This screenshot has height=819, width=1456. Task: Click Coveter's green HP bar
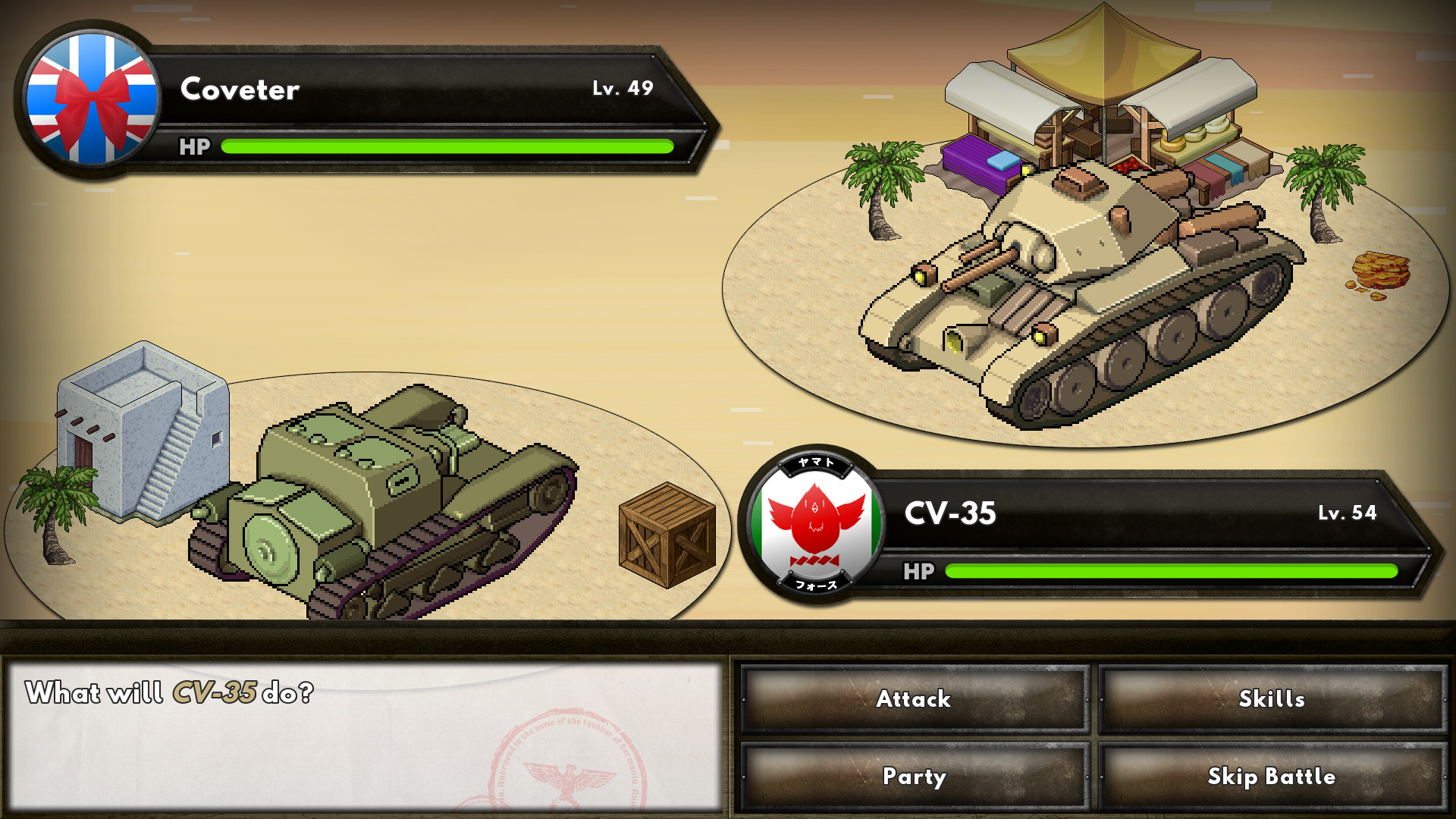pos(447,147)
